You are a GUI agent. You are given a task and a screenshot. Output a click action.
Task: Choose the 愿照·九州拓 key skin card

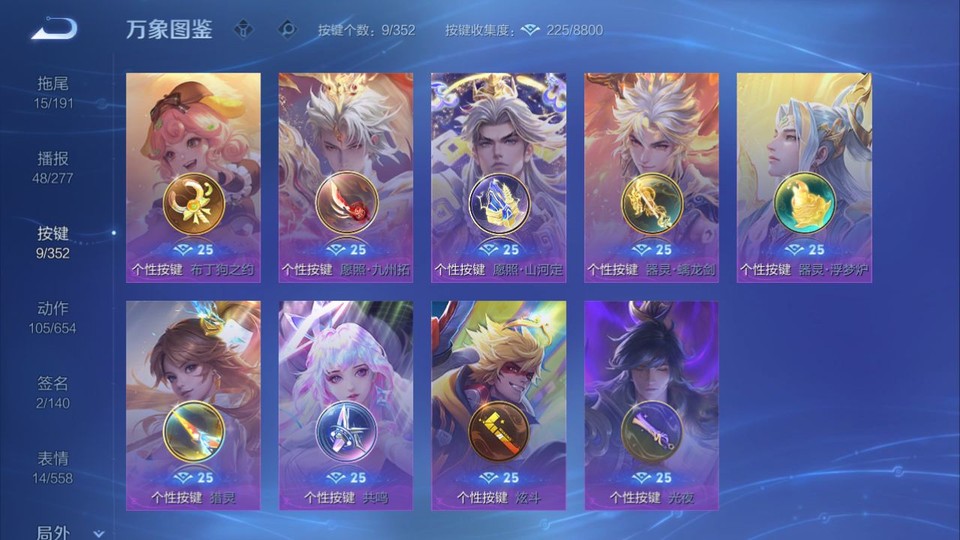click(346, 177)
